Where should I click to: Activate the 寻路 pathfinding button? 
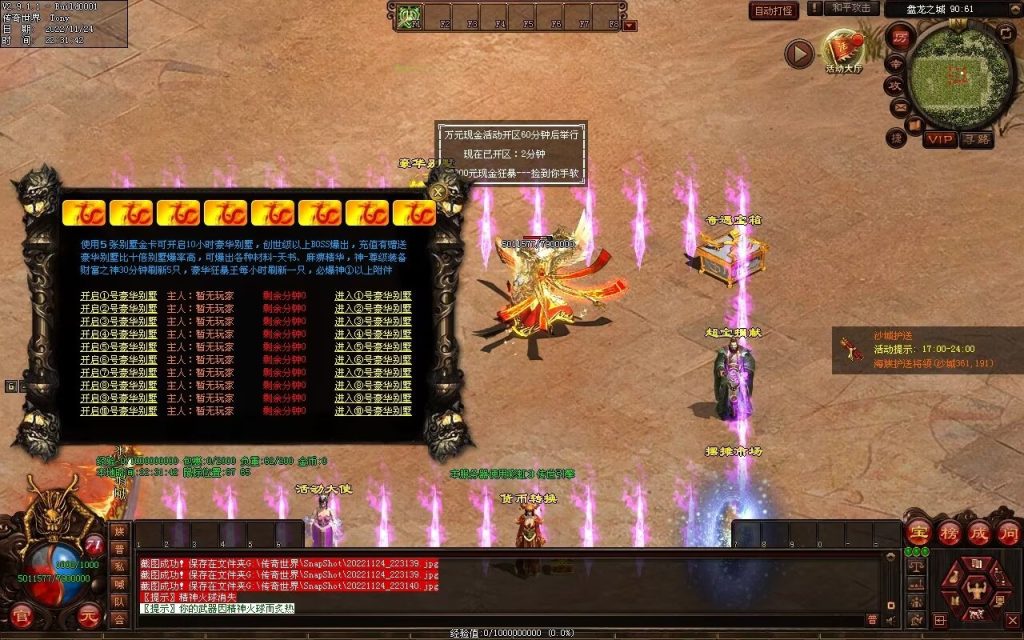click(976, 139)
